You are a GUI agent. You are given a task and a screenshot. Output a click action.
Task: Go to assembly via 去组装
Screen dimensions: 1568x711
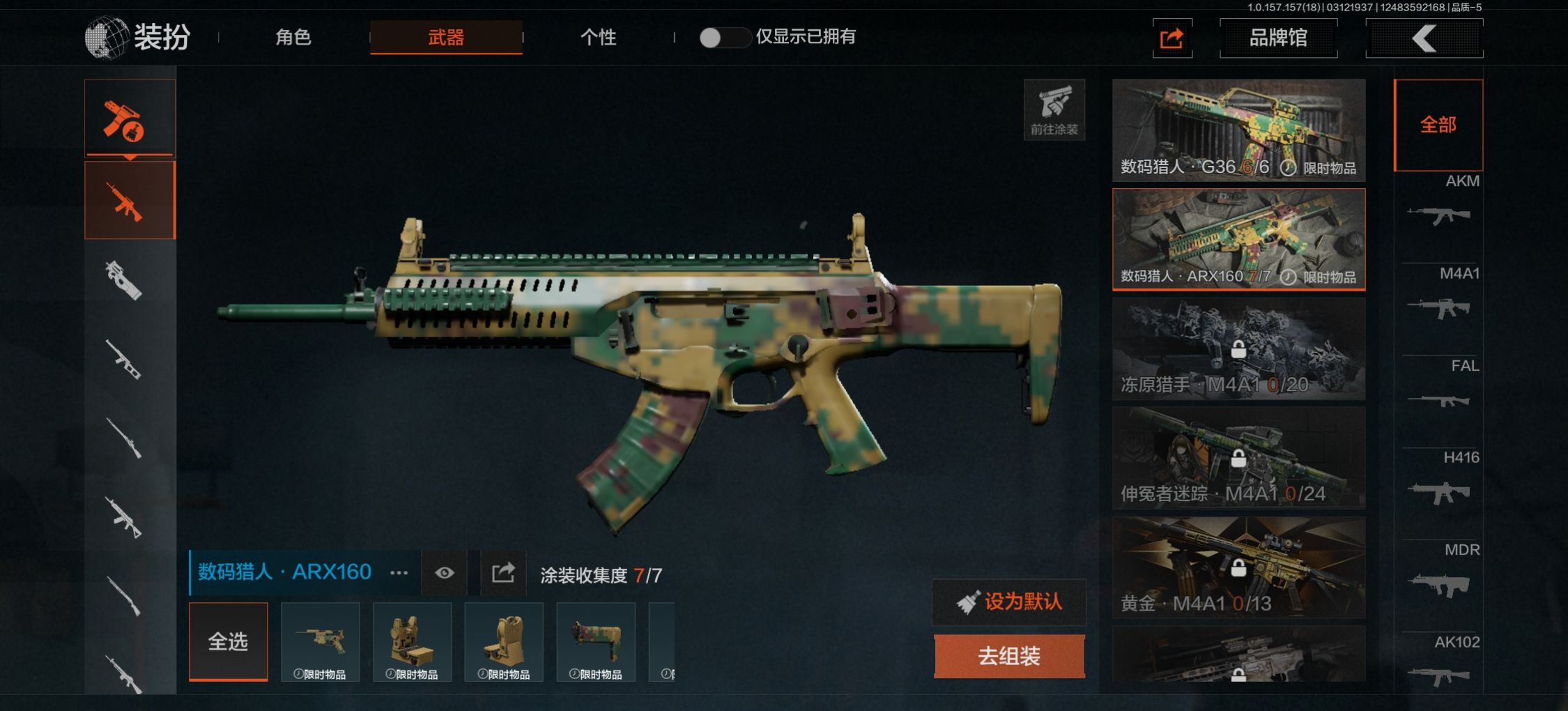[1009, 656]
